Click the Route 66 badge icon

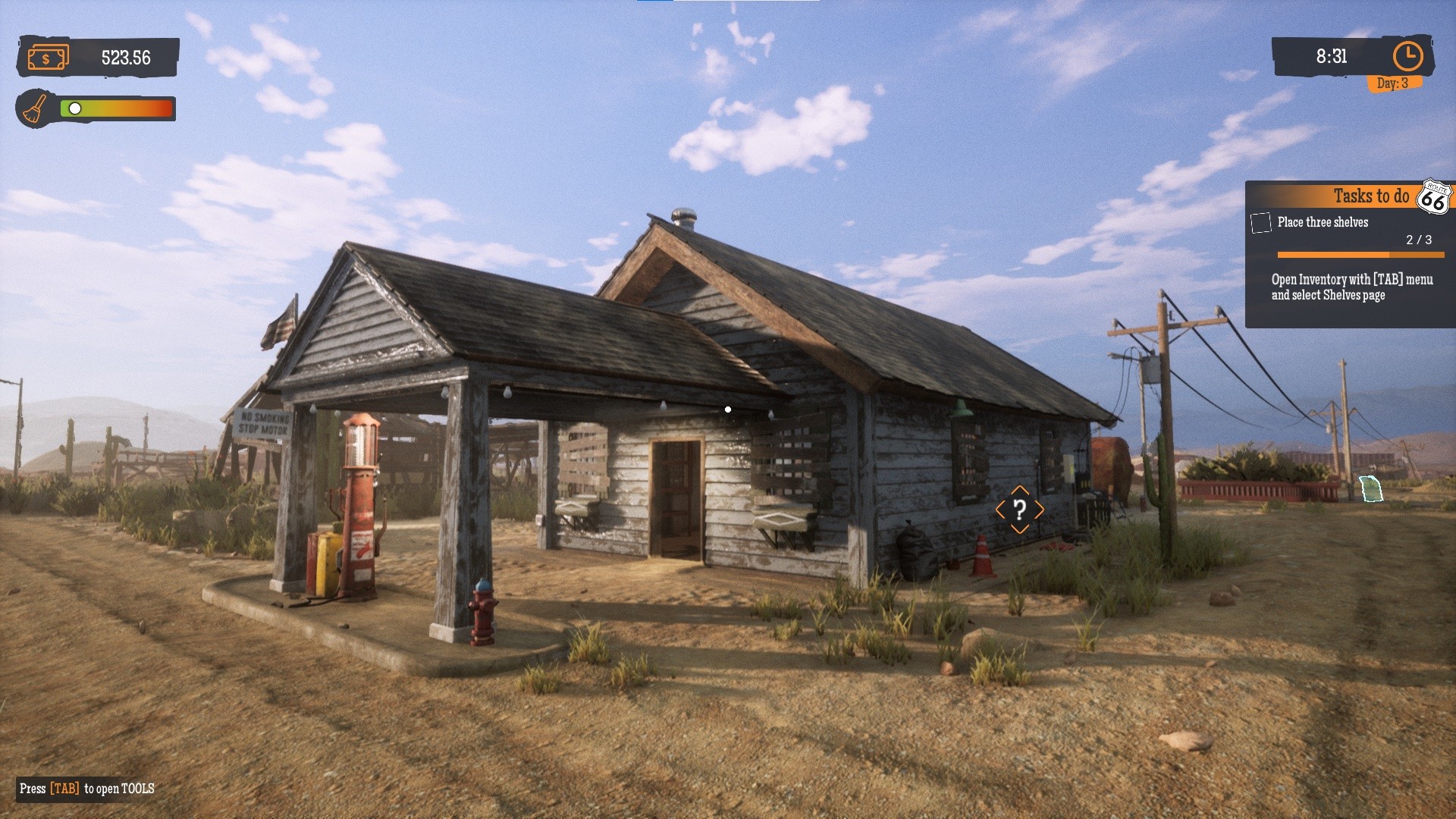pyautogui.click(x=1433, y=197)
